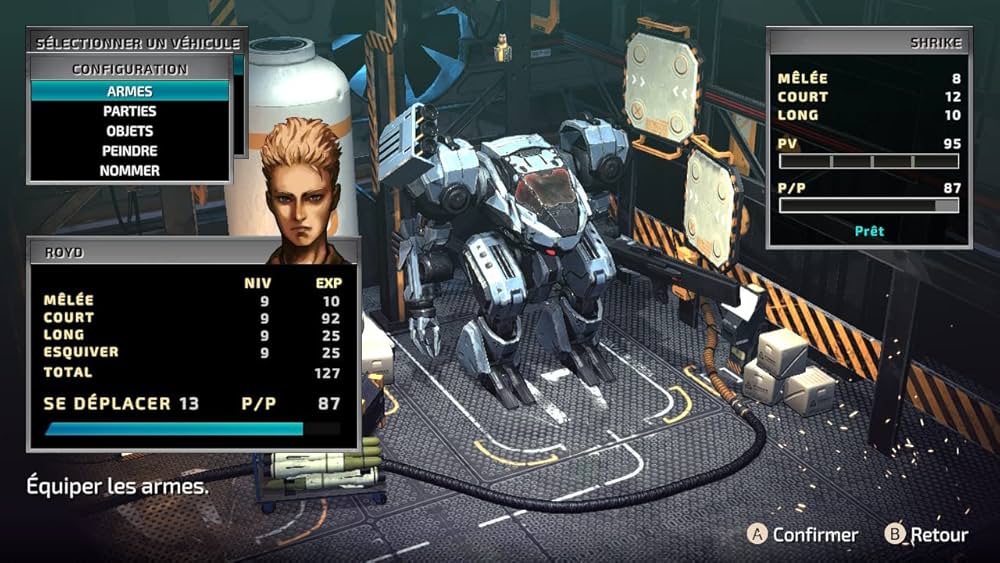Click NOMMER to rename the vehicle
The height and width of the screenshot is (563, 1000).
[130, 171]
